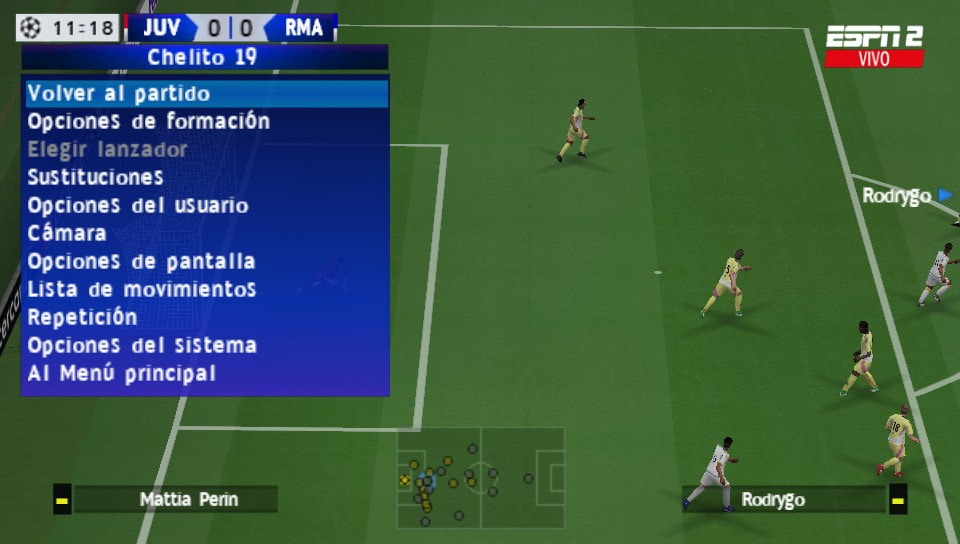This screenshot has height=544, width=960.
Task: Select Volver al partido
Action: (x=119, y=94)
